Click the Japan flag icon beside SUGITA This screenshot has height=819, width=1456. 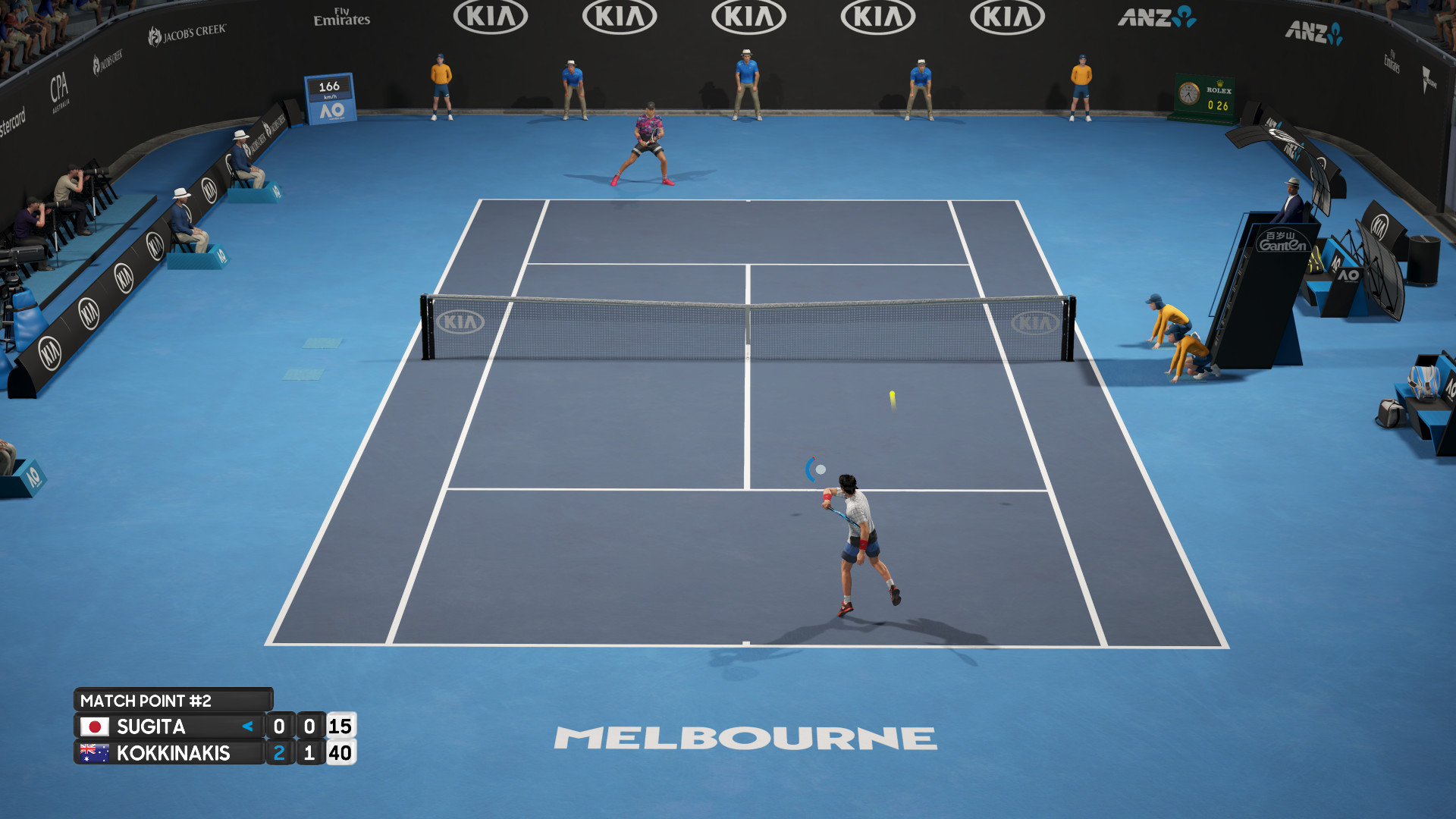pyautogui.click(x=94, y=726)
